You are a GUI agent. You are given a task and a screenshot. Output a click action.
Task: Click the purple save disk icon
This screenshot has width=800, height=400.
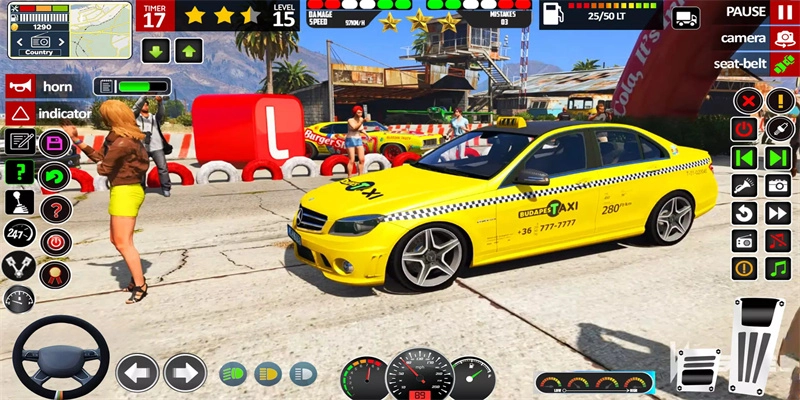coord(54,142)
